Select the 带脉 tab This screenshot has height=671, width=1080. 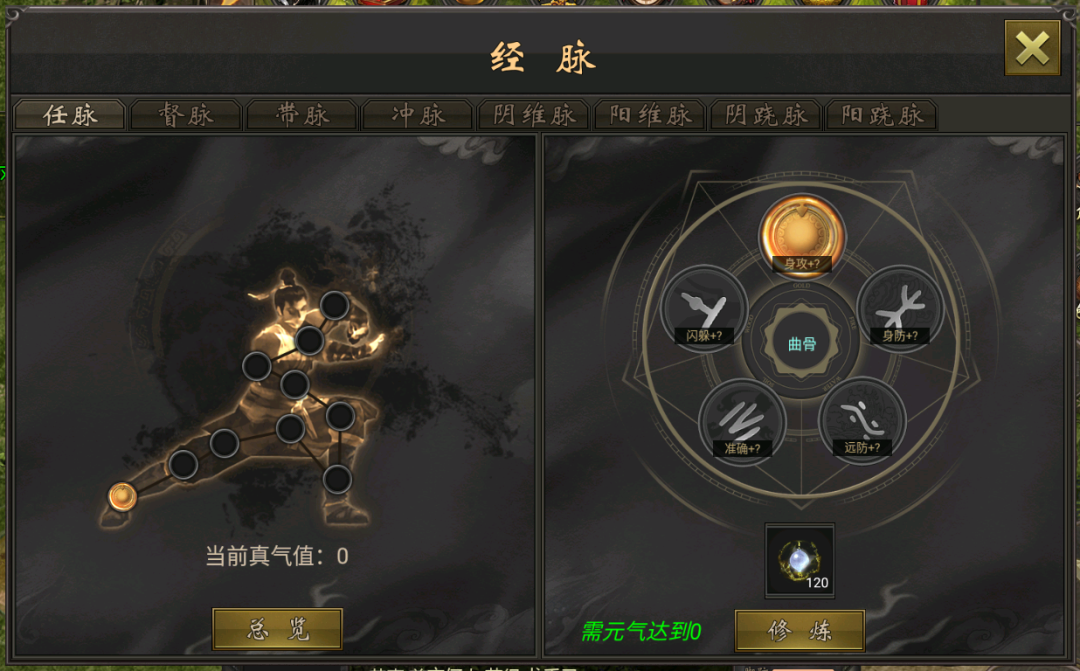point(302,115)
